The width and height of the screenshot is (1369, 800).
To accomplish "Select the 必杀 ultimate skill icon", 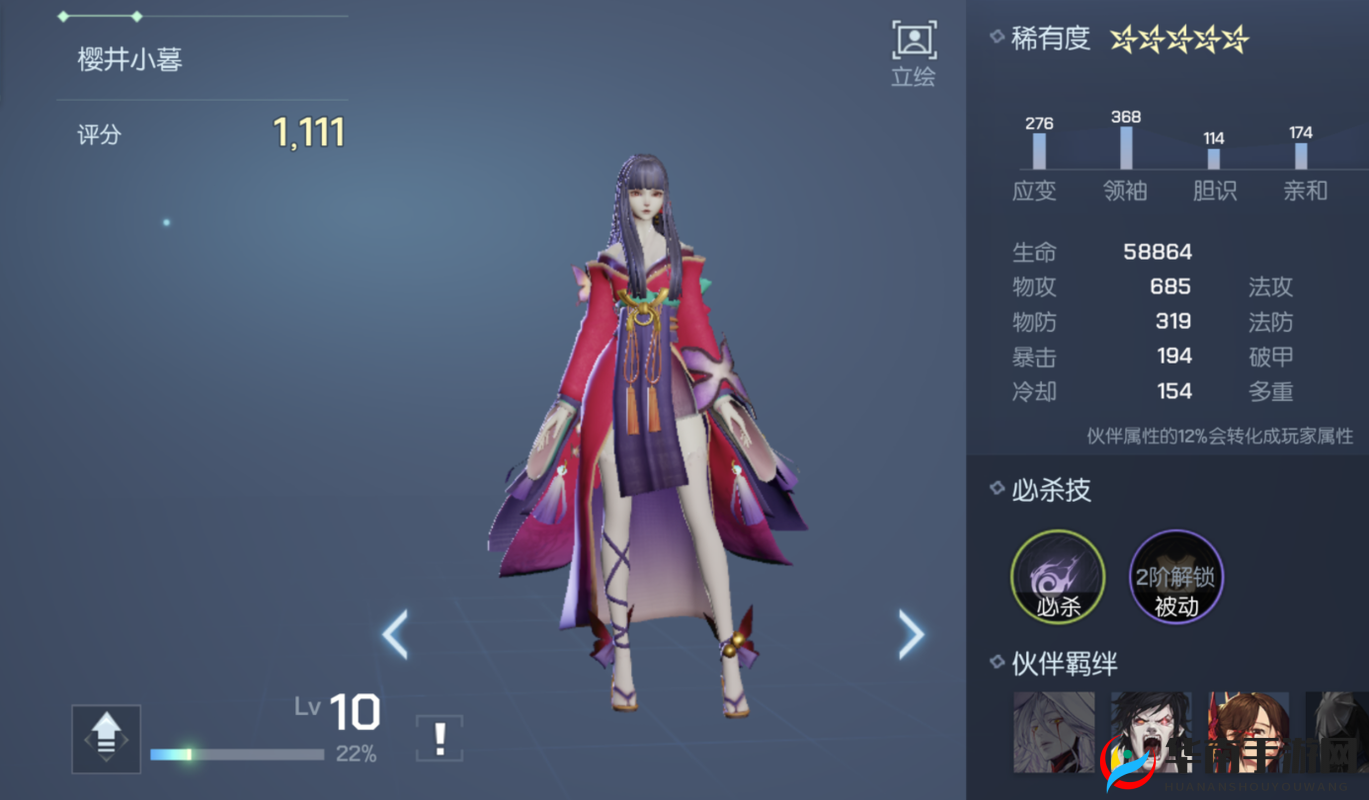I will [x=1057, y=578].
